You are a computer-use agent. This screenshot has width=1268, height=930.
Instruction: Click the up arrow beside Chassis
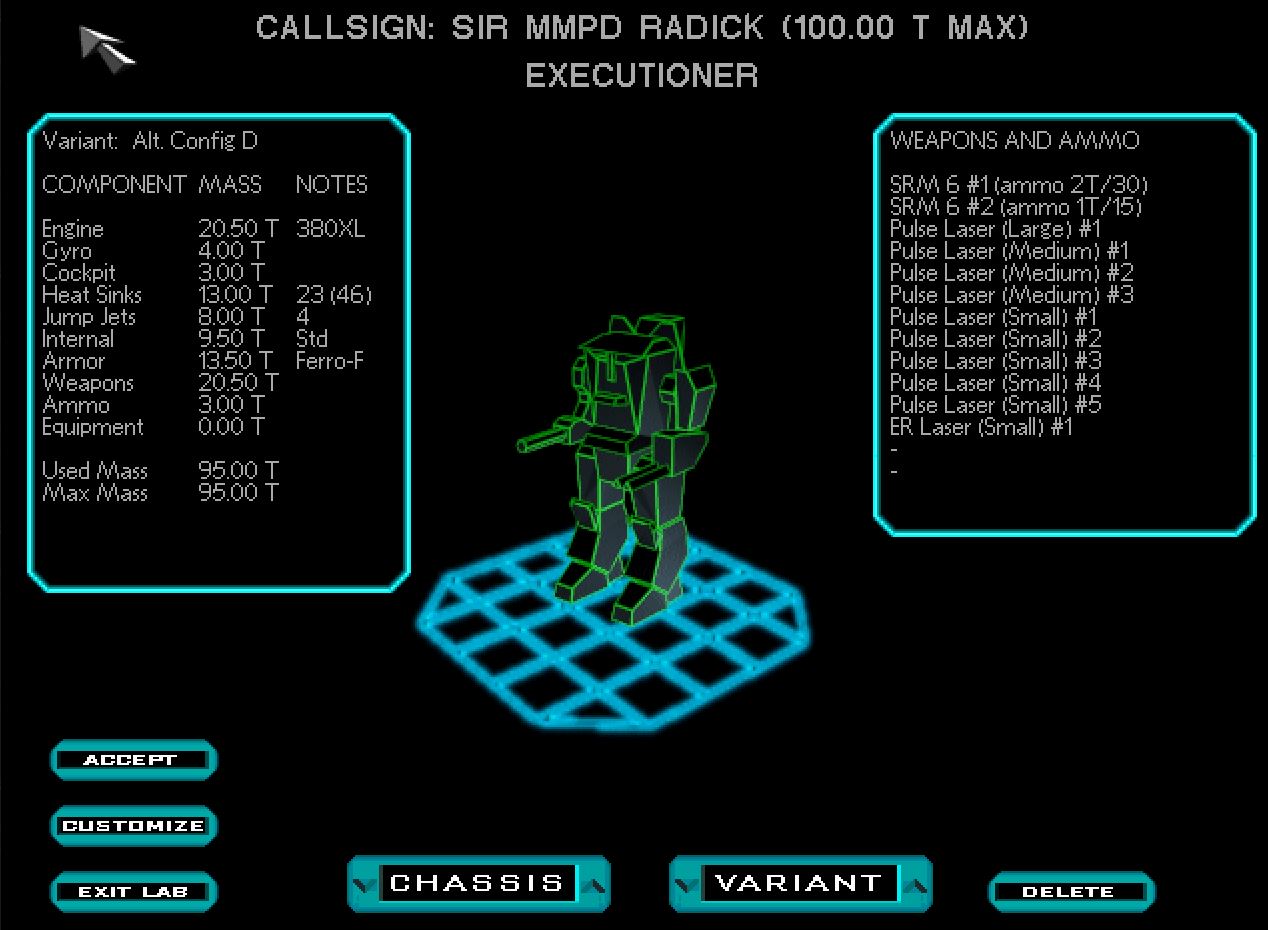coord(594,884)
